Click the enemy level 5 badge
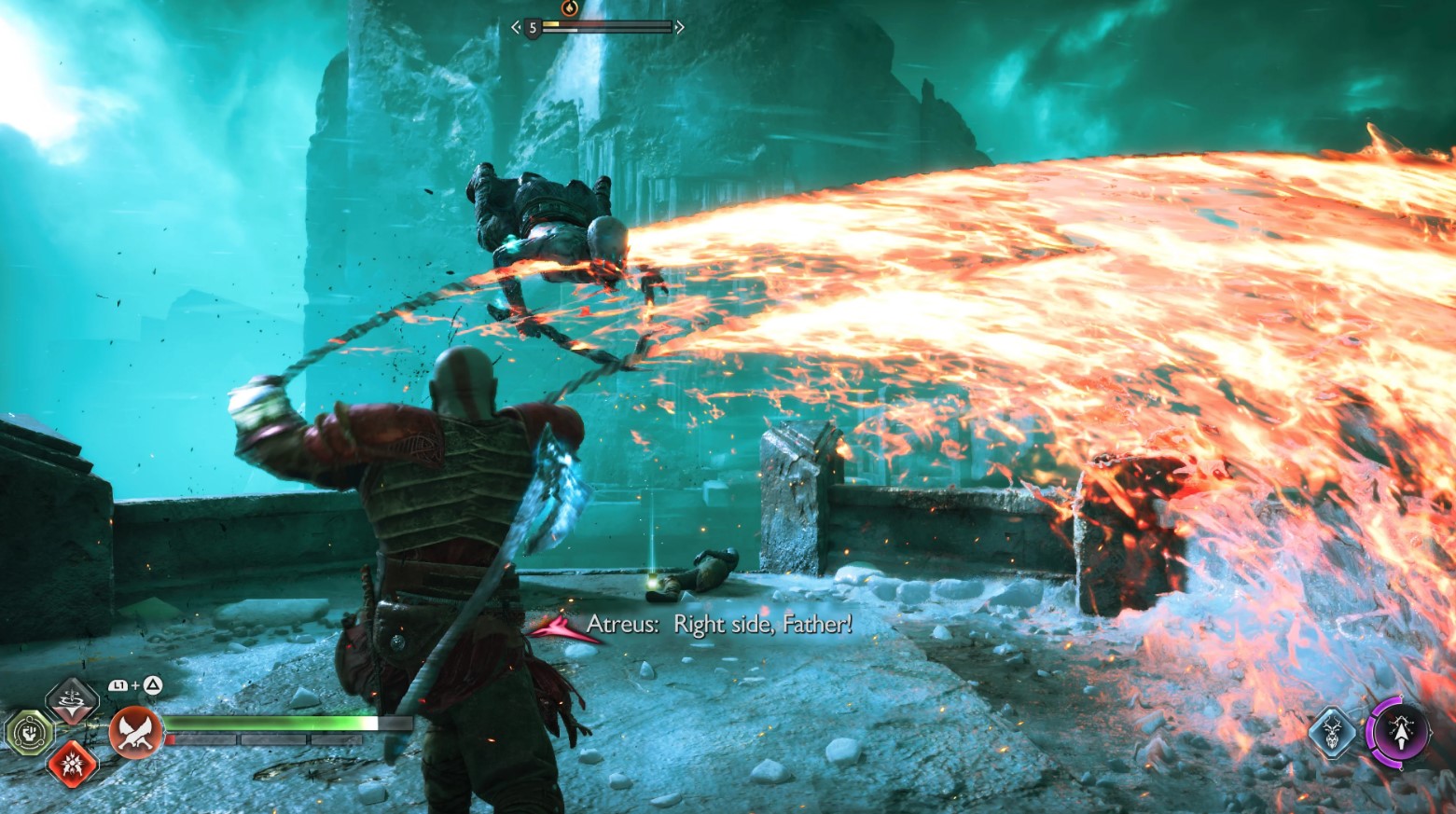This screenshot has width=1456, height=814. (x=533, y=28)
